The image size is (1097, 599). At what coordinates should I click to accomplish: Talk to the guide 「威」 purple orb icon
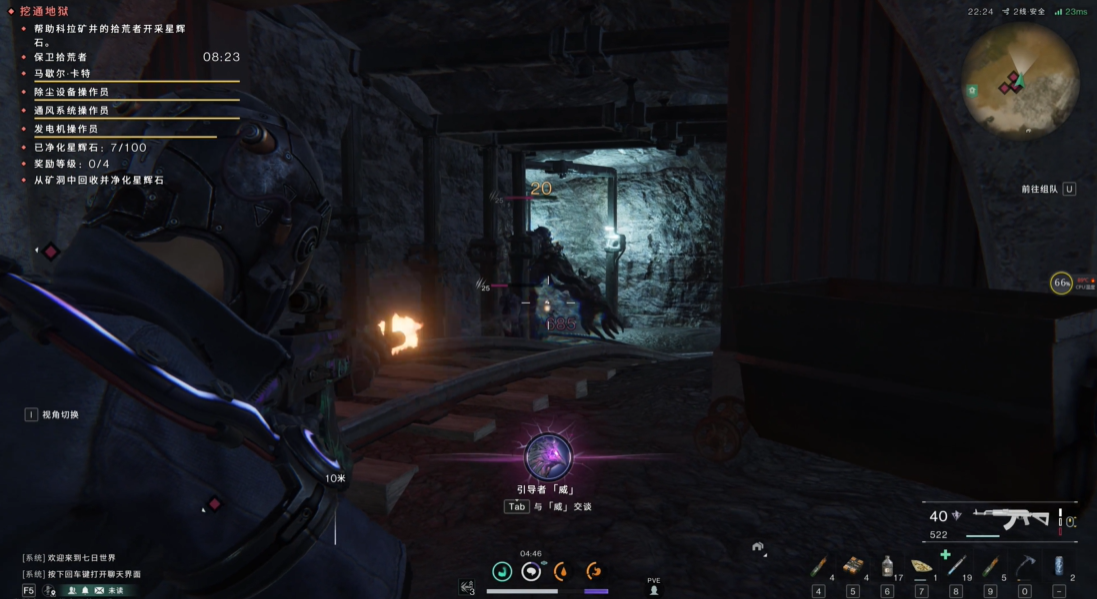(548, 457)
